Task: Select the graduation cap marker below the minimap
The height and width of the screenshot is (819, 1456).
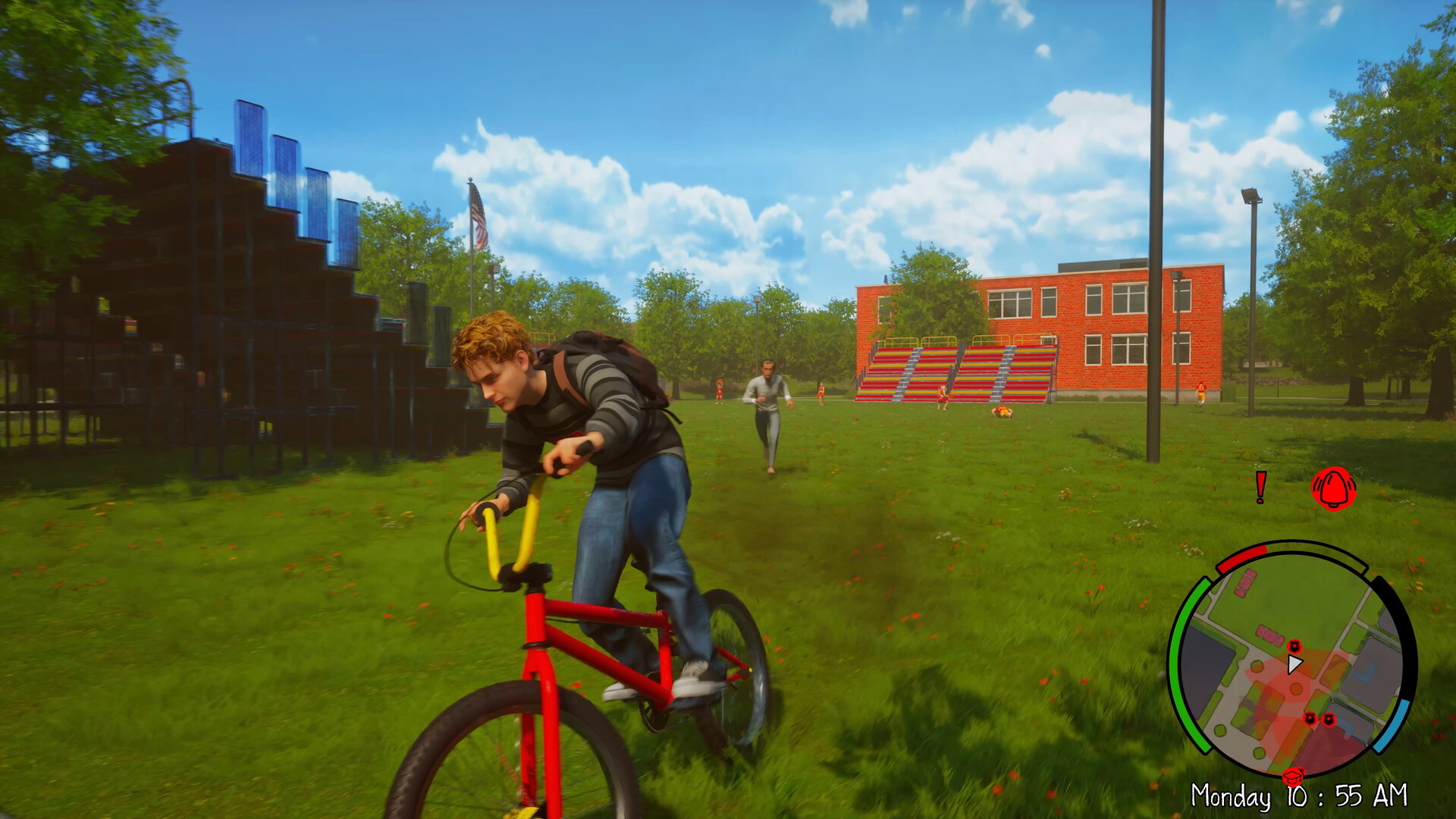Action: 1292,777
